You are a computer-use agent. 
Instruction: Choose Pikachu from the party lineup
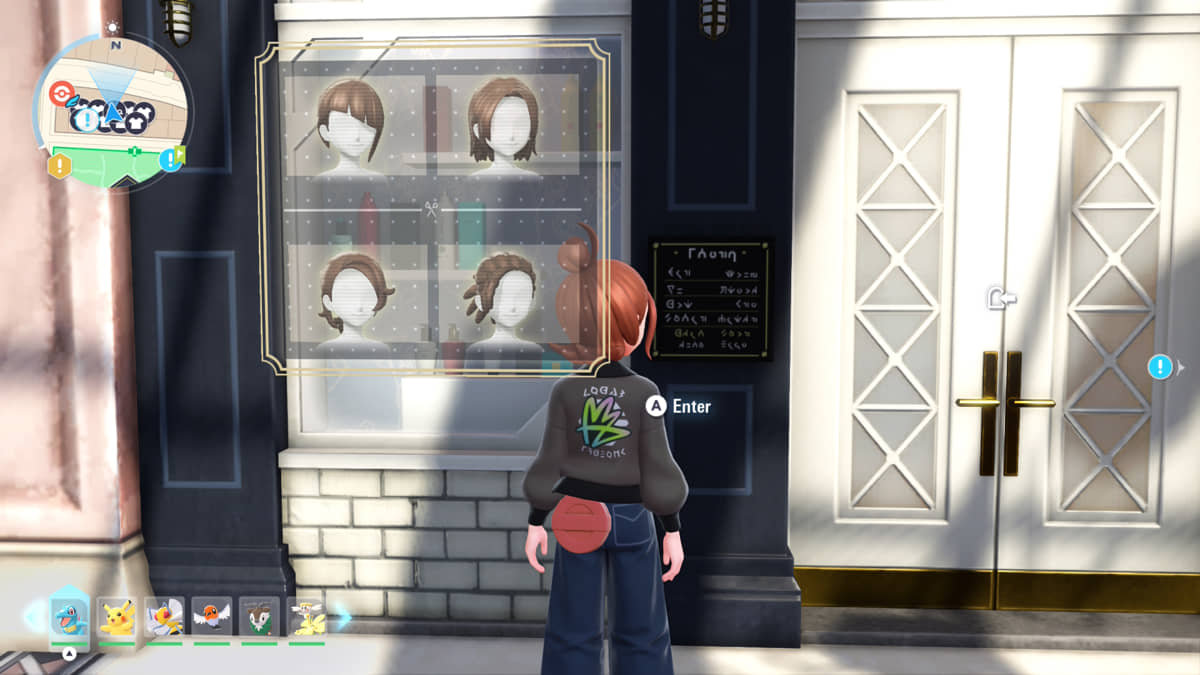[x=117, y=616]
